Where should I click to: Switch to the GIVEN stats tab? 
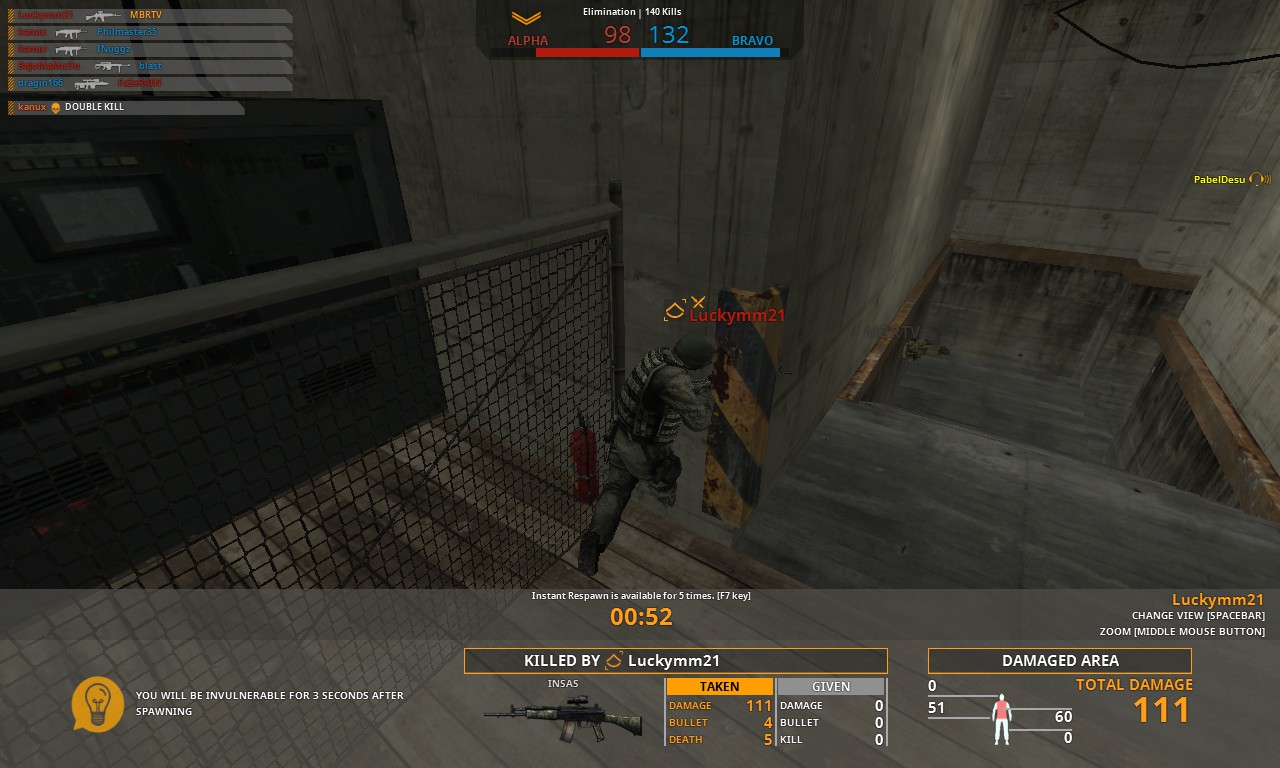coord(830,686)
